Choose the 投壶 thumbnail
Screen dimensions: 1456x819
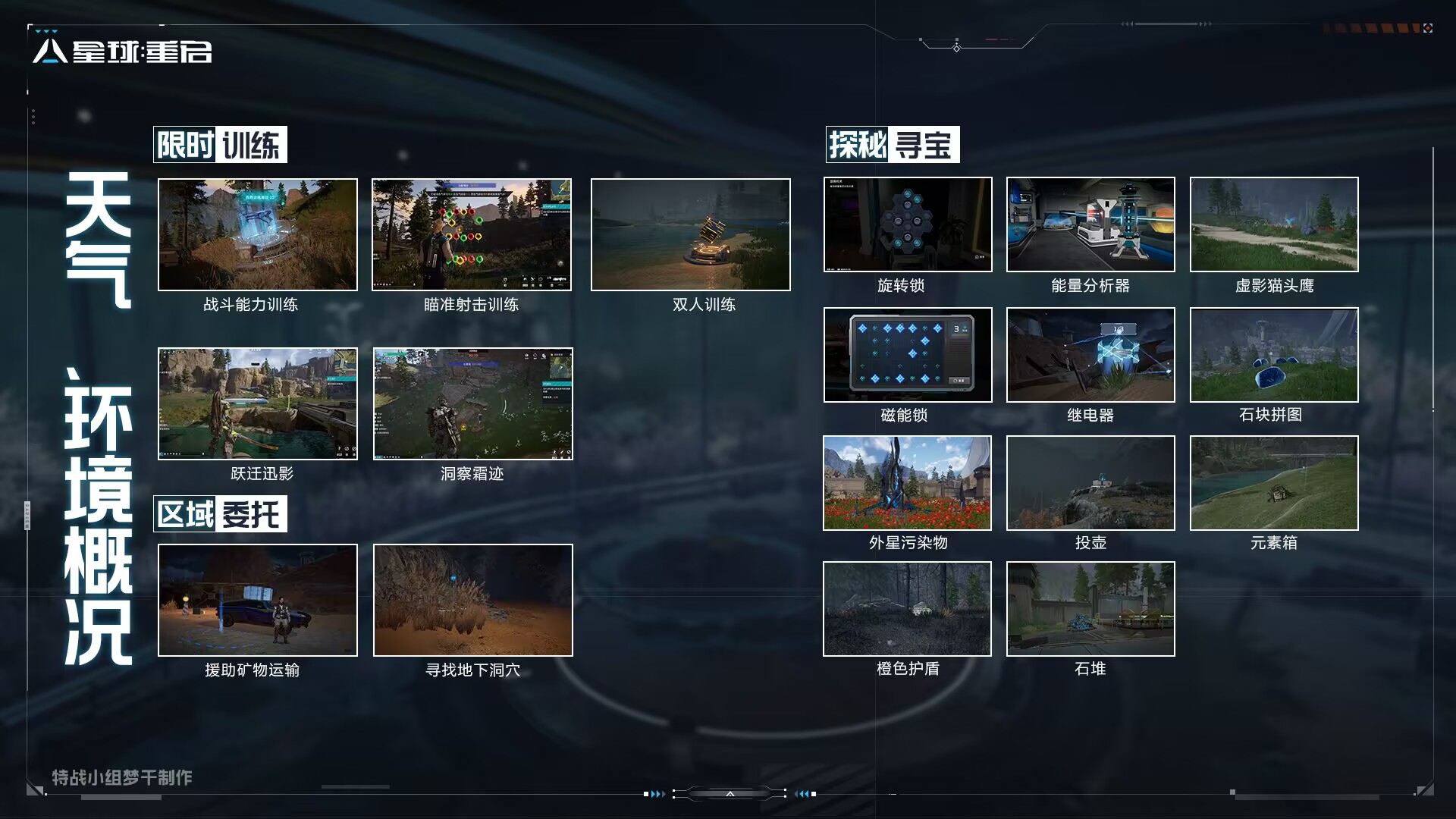pyautogui.click(x=1090, y=483)
